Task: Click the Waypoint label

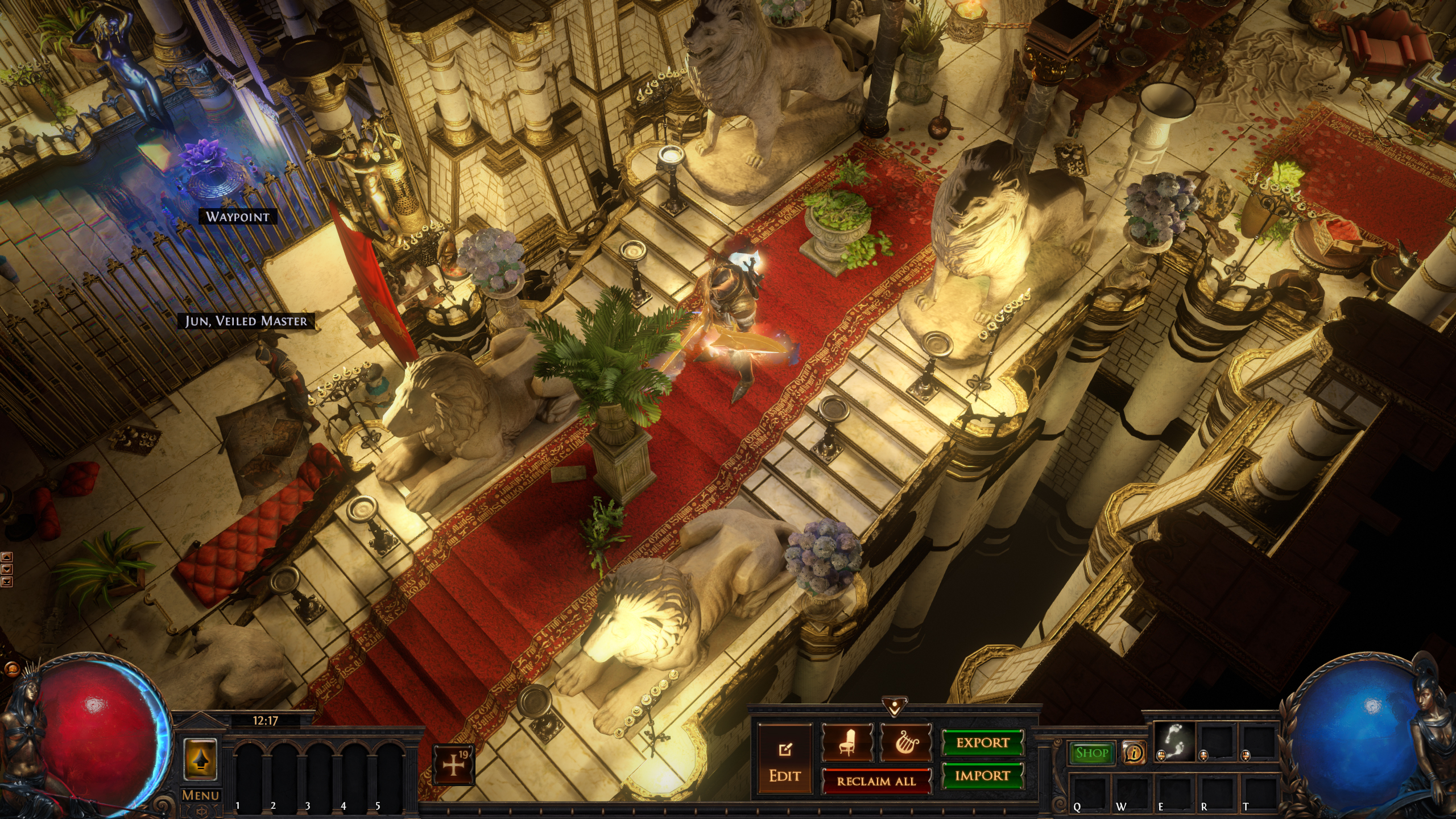Action: coord(237,217)
